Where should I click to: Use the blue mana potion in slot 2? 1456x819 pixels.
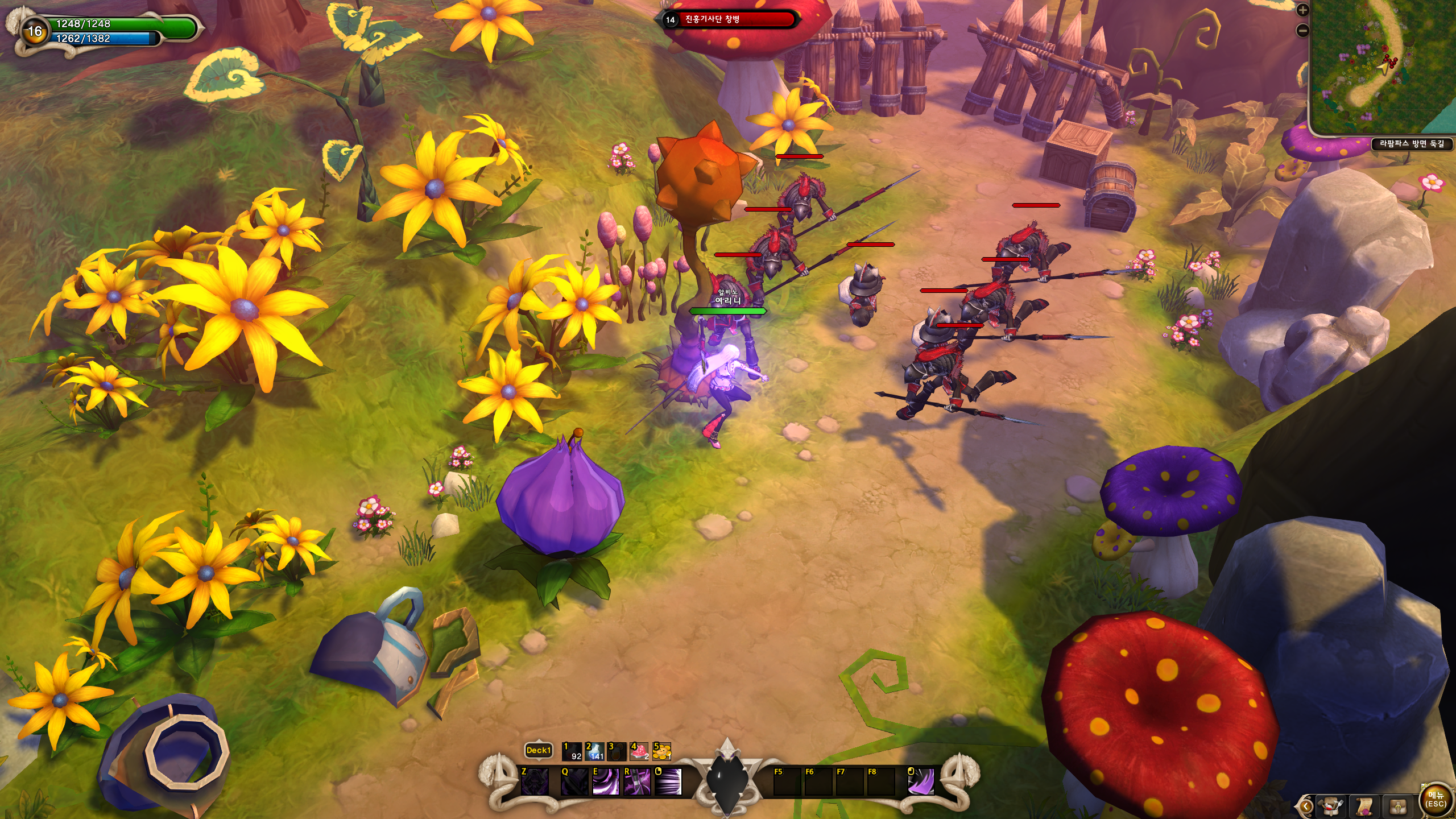pos(594,751)
